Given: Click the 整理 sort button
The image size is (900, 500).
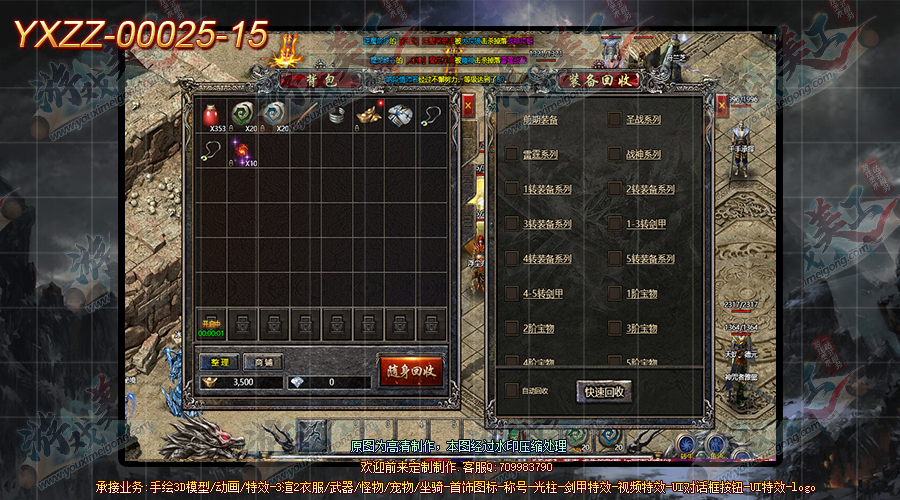Looking at the screenshot, I should 220,362.
